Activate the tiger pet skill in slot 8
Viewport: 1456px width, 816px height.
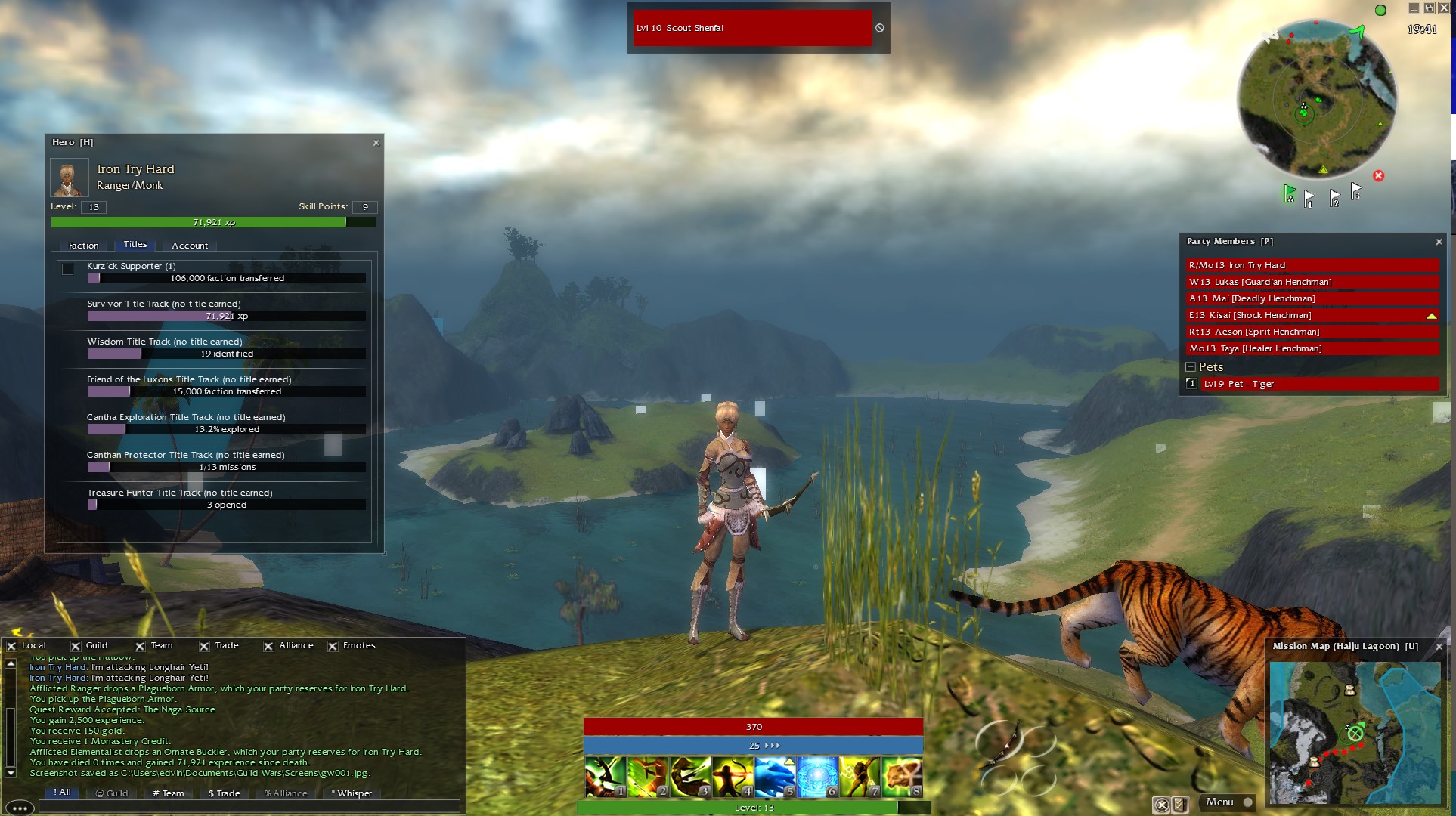(902, 777)
